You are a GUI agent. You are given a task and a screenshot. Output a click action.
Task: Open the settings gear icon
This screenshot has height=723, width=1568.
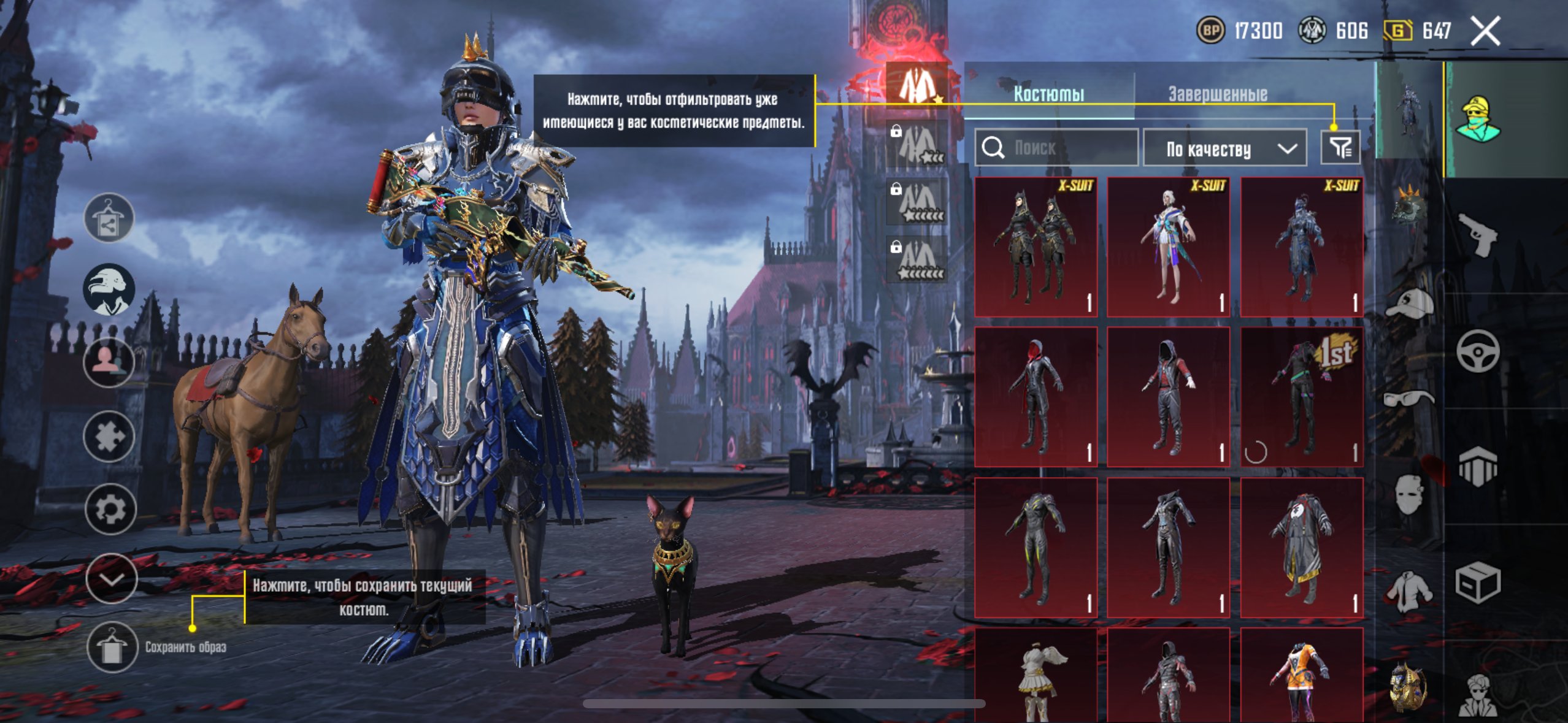click(x=110, y=509)
